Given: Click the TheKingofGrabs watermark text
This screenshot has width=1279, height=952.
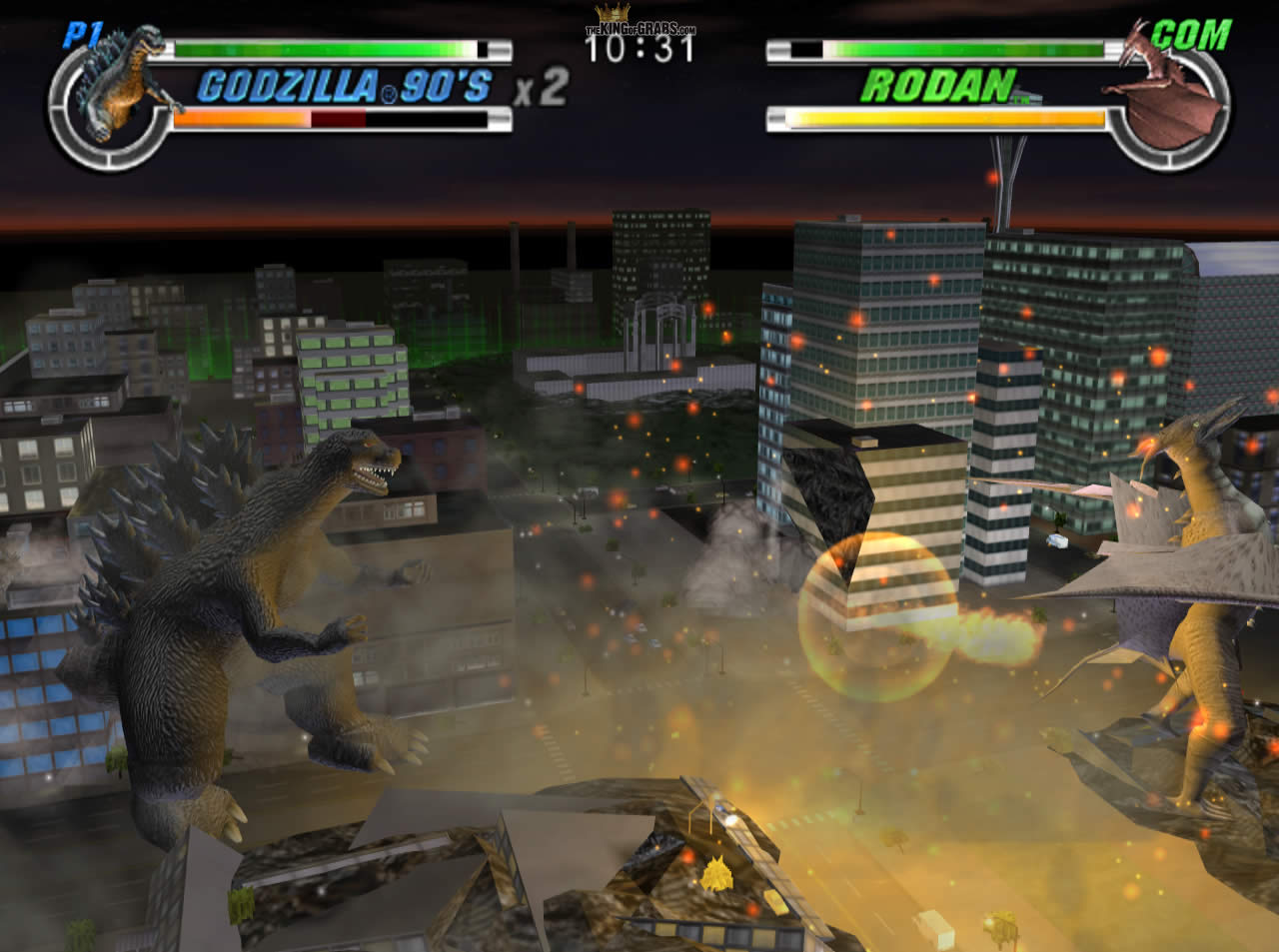Looking at the screenshot, I should (639, 30).
